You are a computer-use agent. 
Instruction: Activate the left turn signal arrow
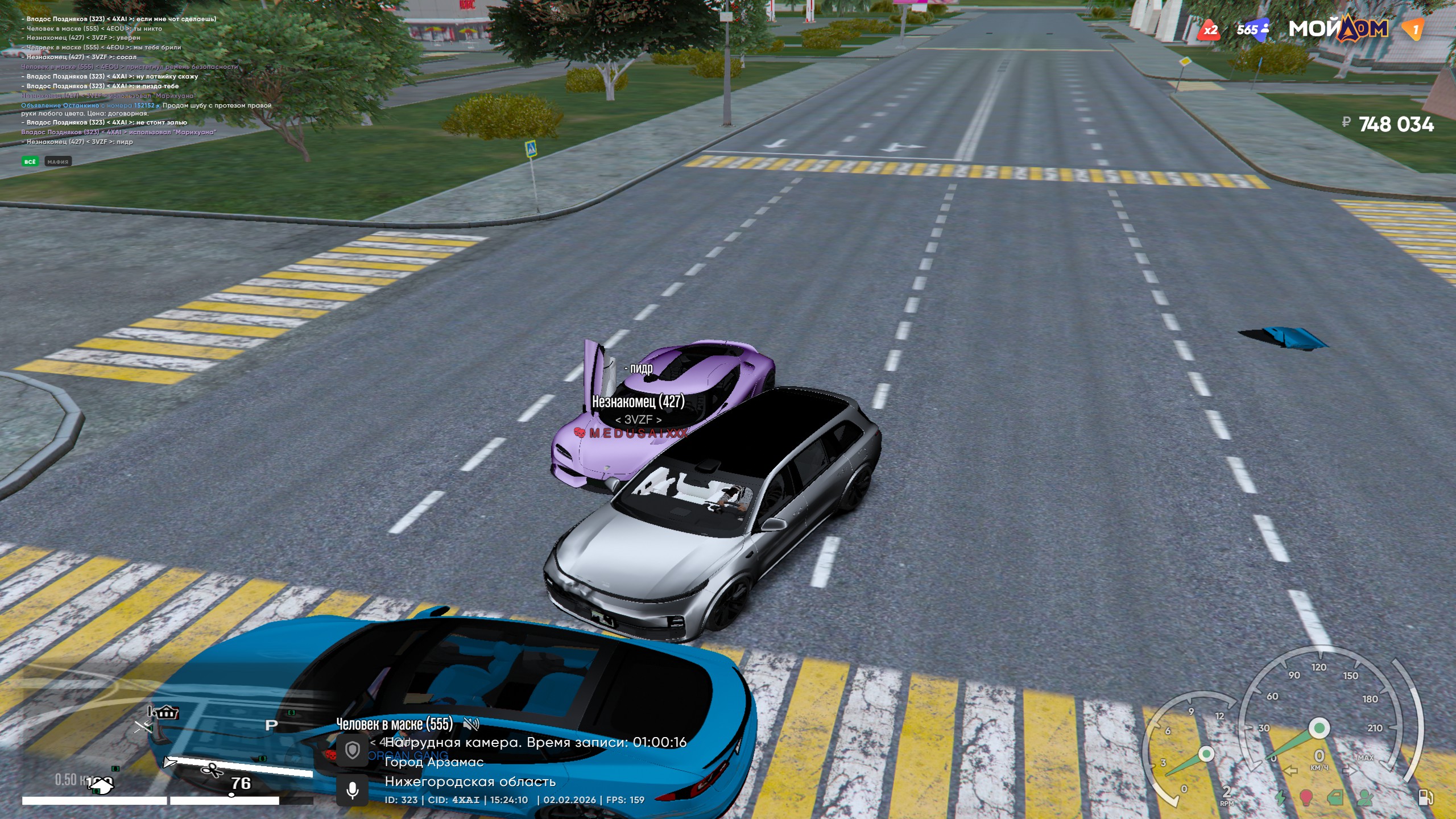pos(1290,771)
